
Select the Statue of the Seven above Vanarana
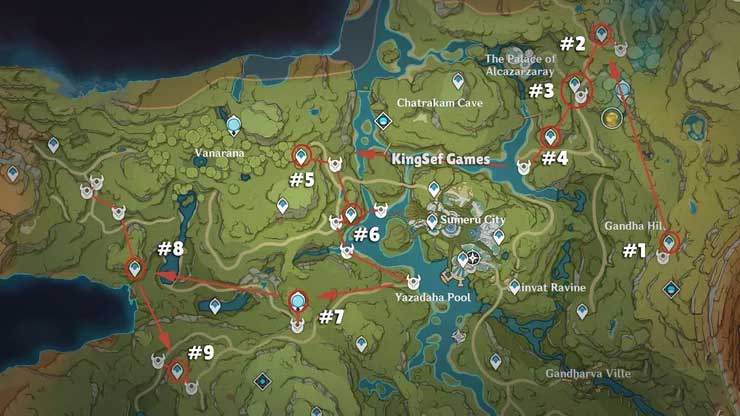[x=234, y=124]
